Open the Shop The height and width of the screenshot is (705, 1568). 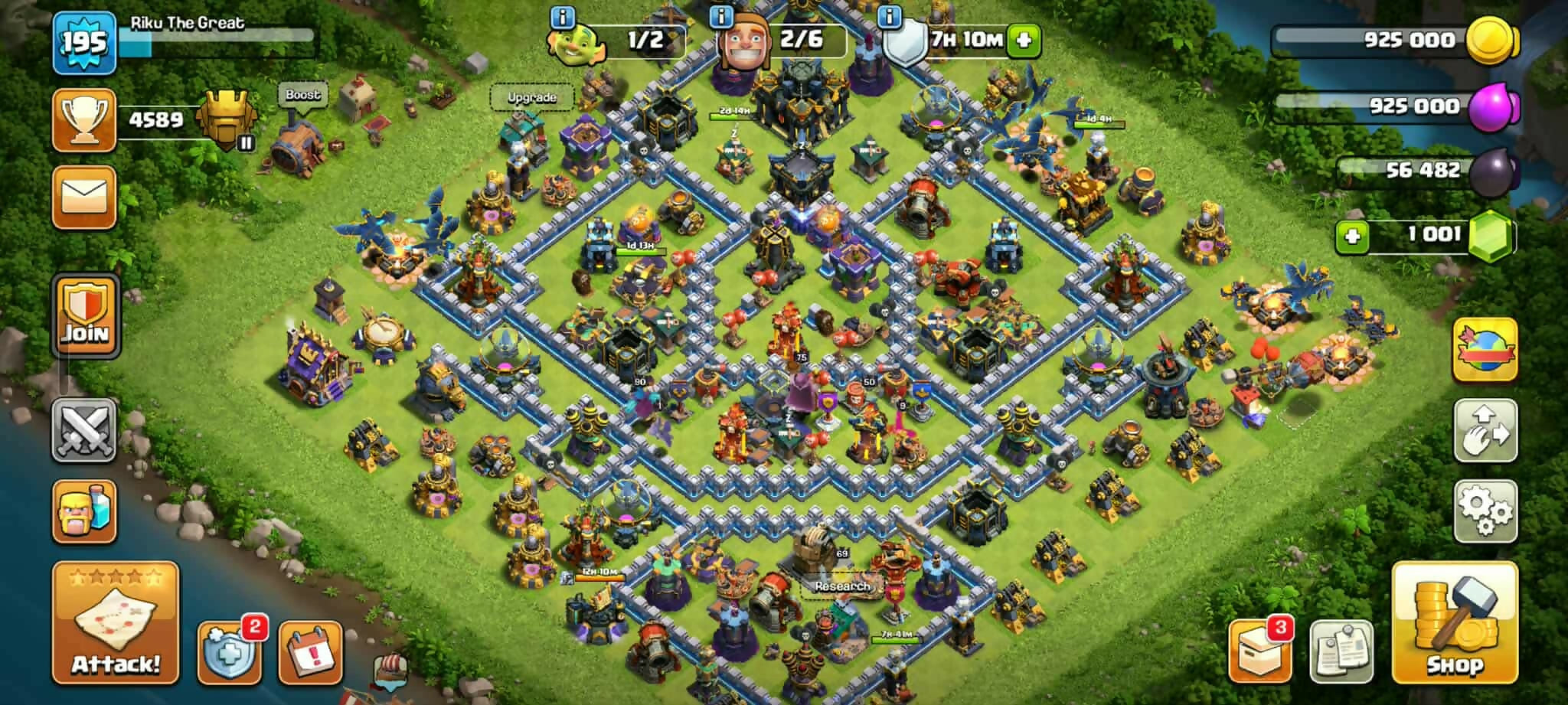coord(1454,622)
